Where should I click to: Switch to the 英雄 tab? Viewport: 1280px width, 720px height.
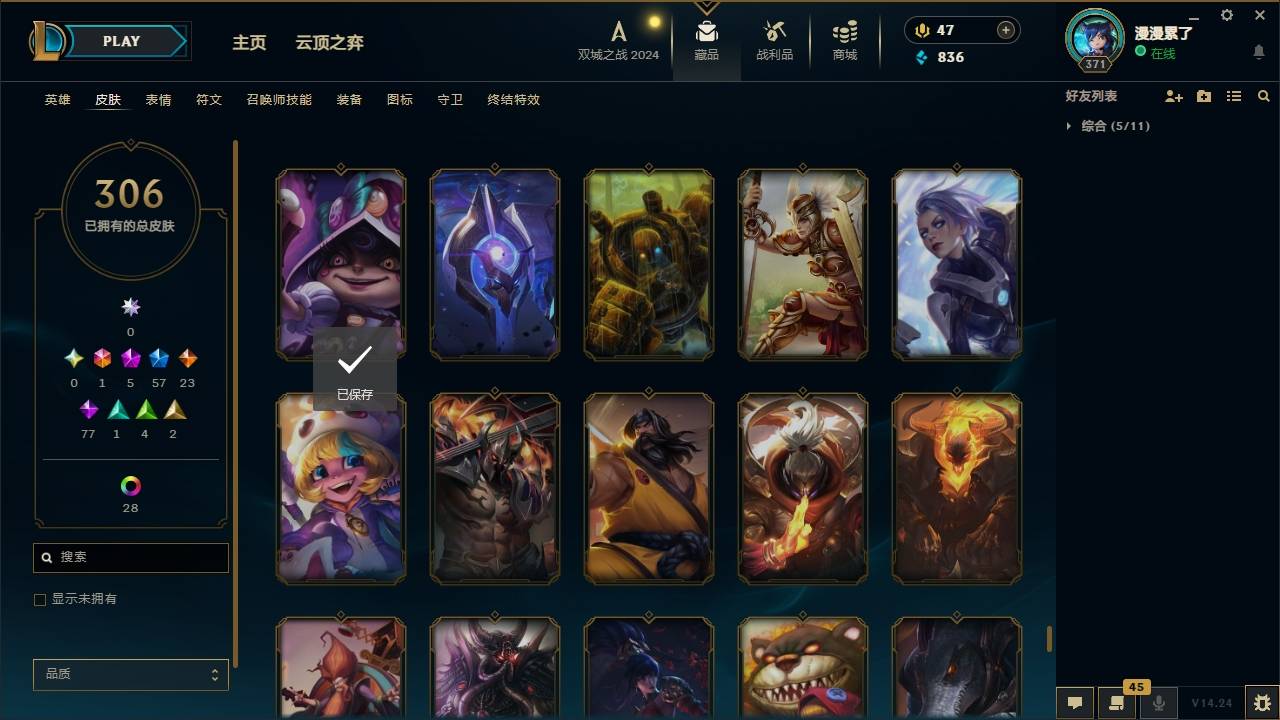tap(57, 100)
